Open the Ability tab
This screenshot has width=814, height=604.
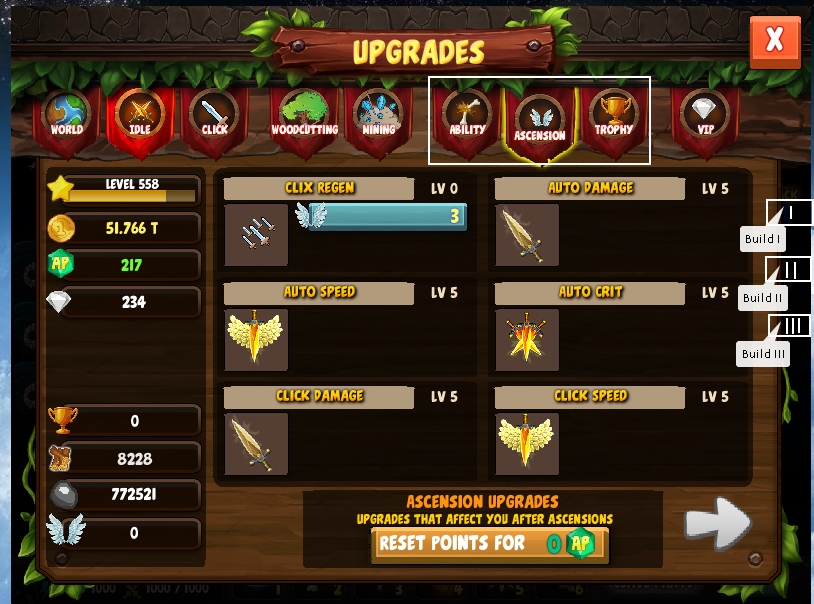point(467,117)
